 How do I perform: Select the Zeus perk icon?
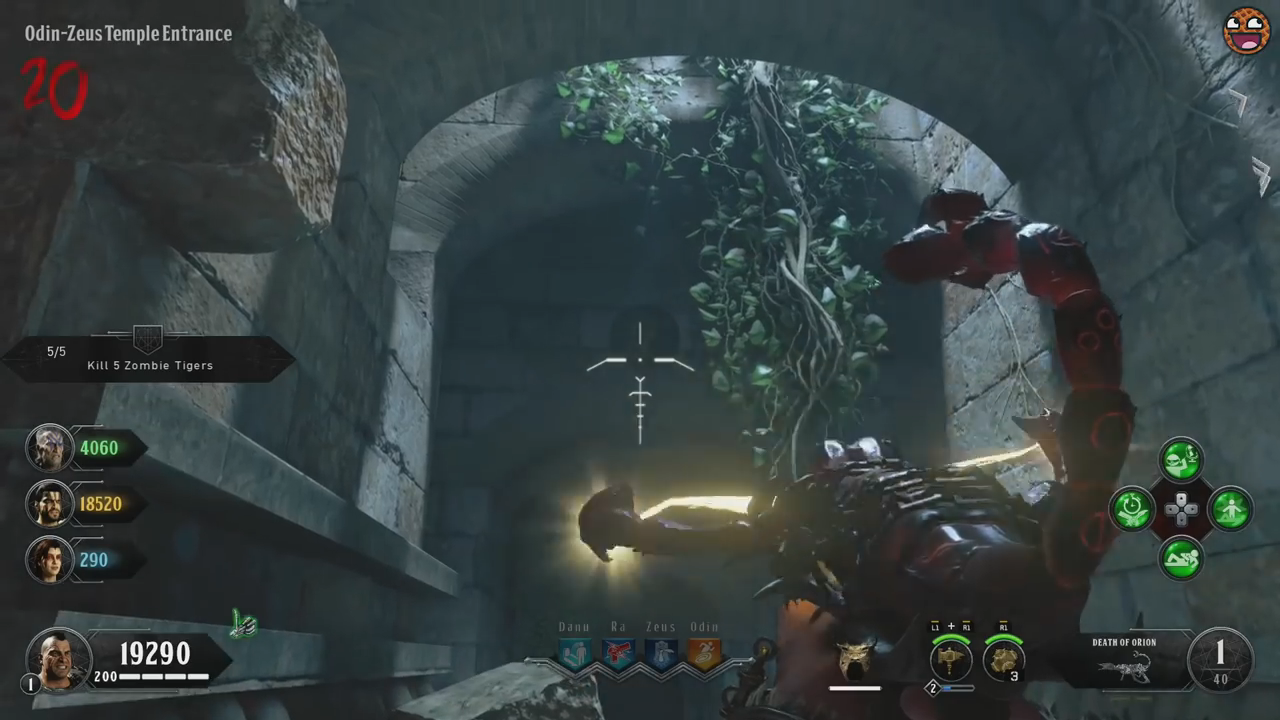(660, 654)
